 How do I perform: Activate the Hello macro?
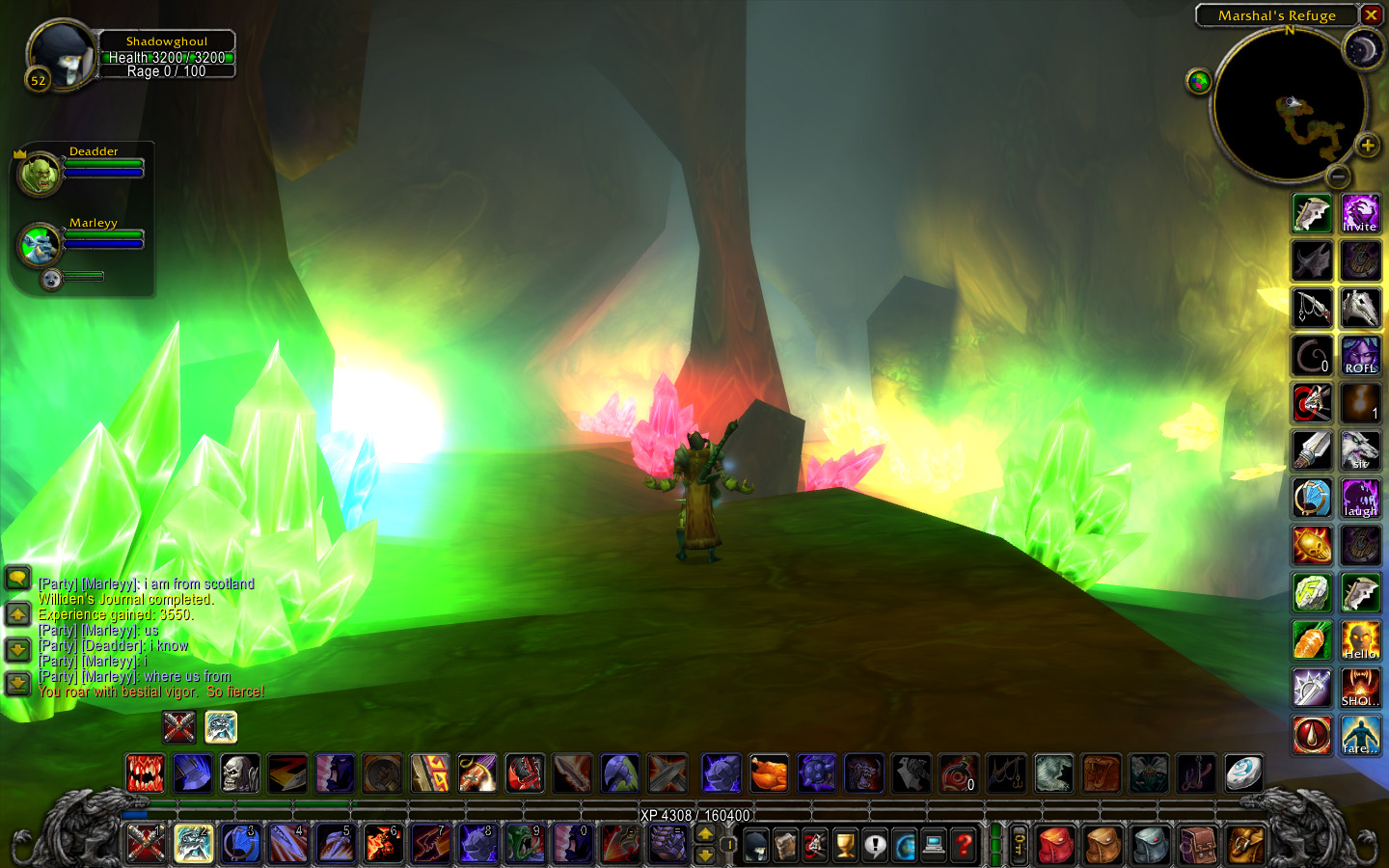pyautogui.click(x=1360, y=639)
